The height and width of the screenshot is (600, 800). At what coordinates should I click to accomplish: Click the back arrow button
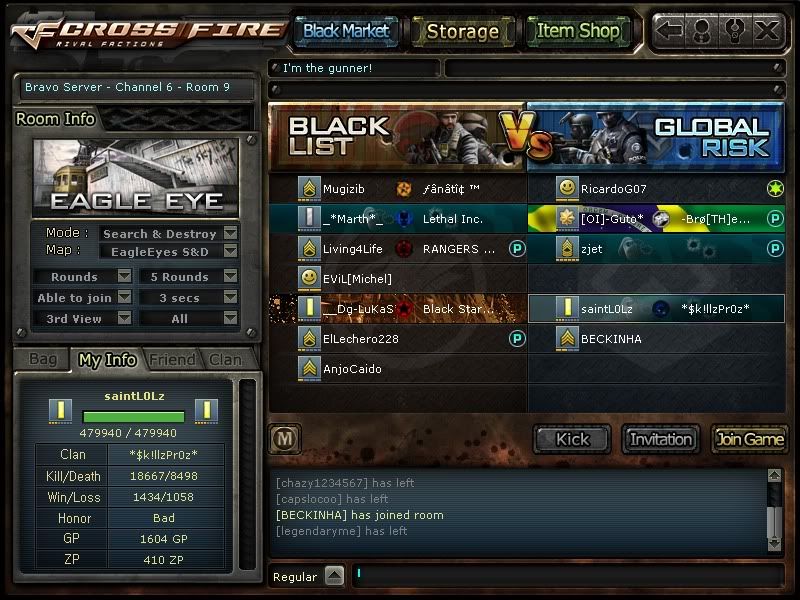[670, 30]
